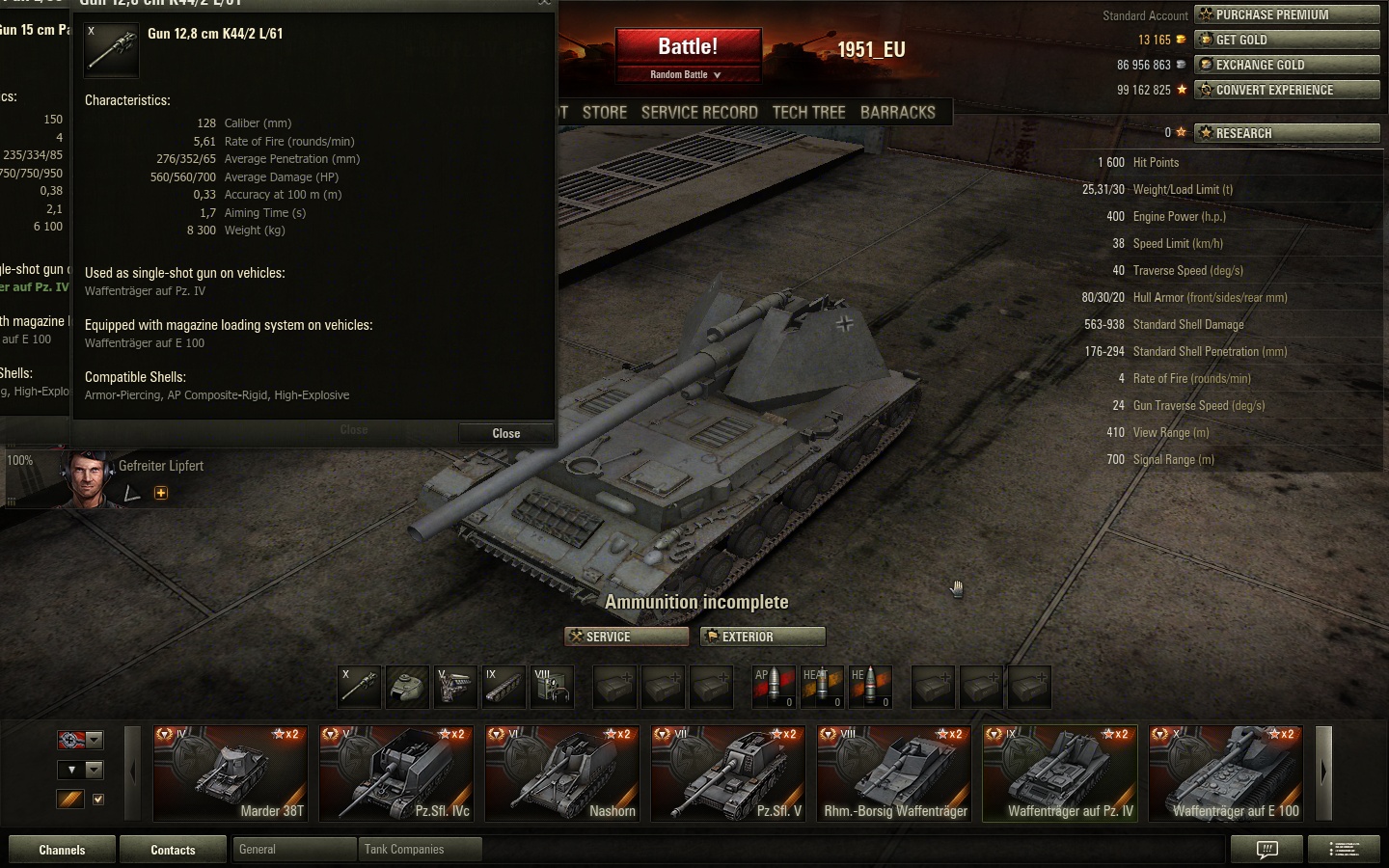Open the Service menu for the tank
Viewport: 1389px width, 868px height.
click(x=626, y=637)
